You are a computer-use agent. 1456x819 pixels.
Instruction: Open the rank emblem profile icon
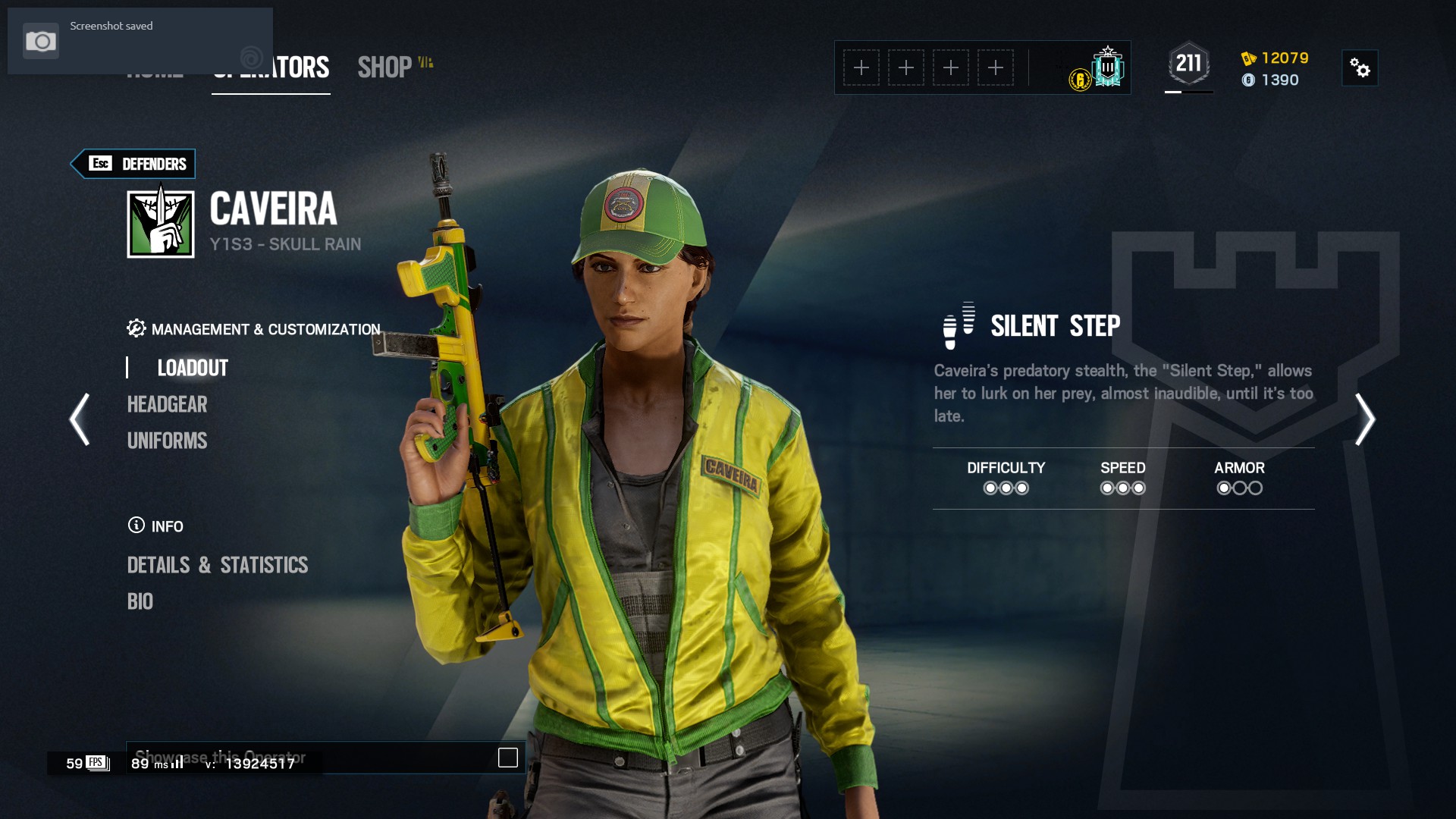1107,67
